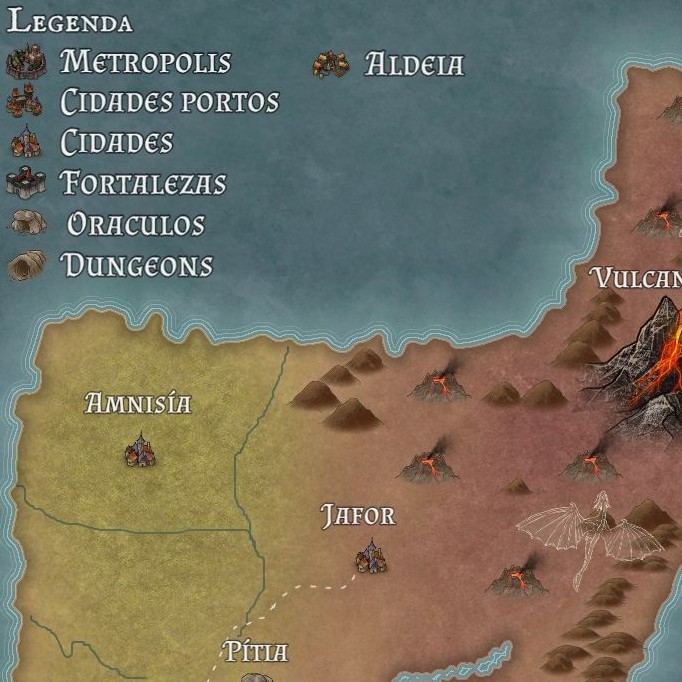
Task: Select the Aldeia legend entry
Action: click(413, 65)
